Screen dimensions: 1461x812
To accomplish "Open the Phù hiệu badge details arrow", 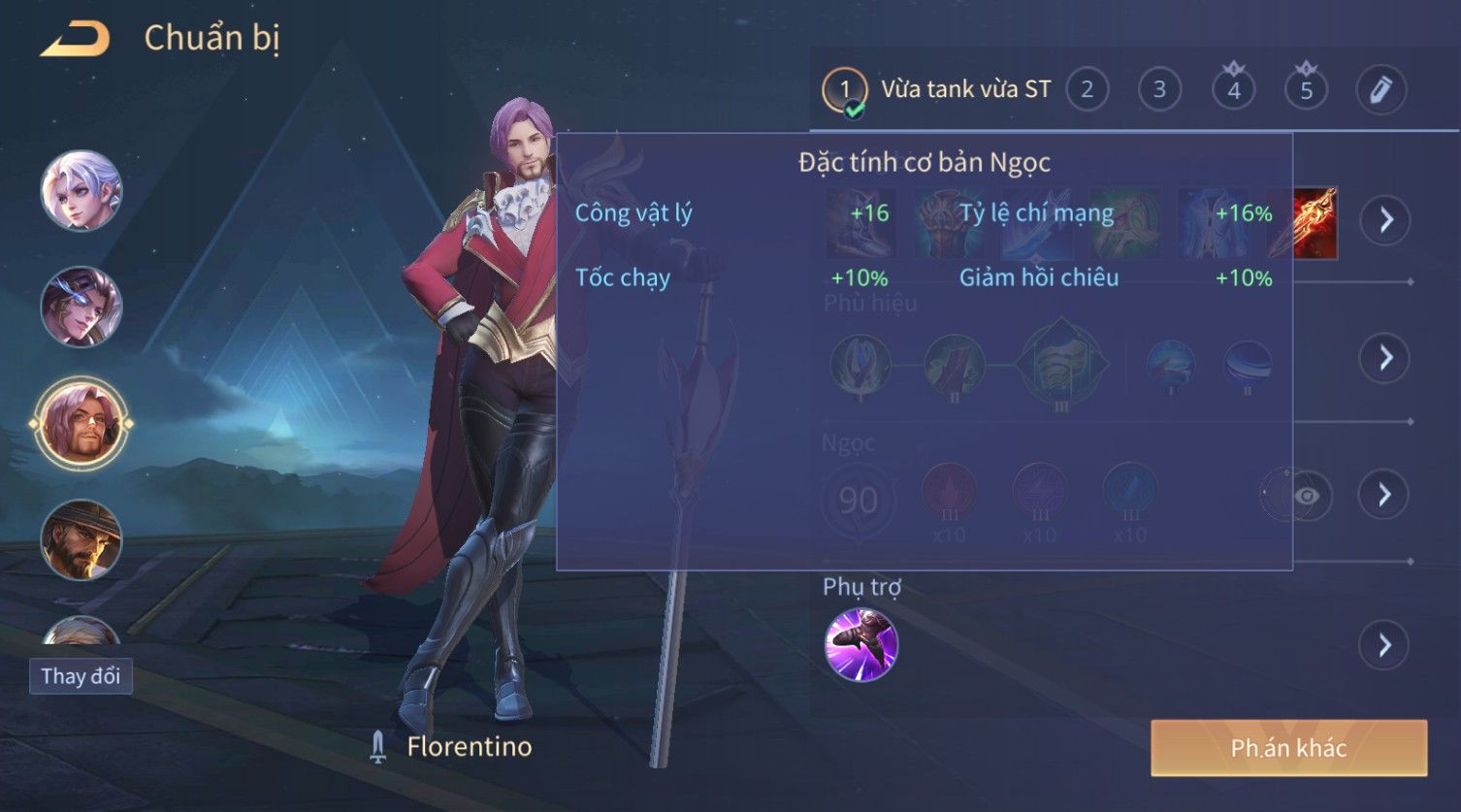I will pyautogui.click(x=1384, y=358).
